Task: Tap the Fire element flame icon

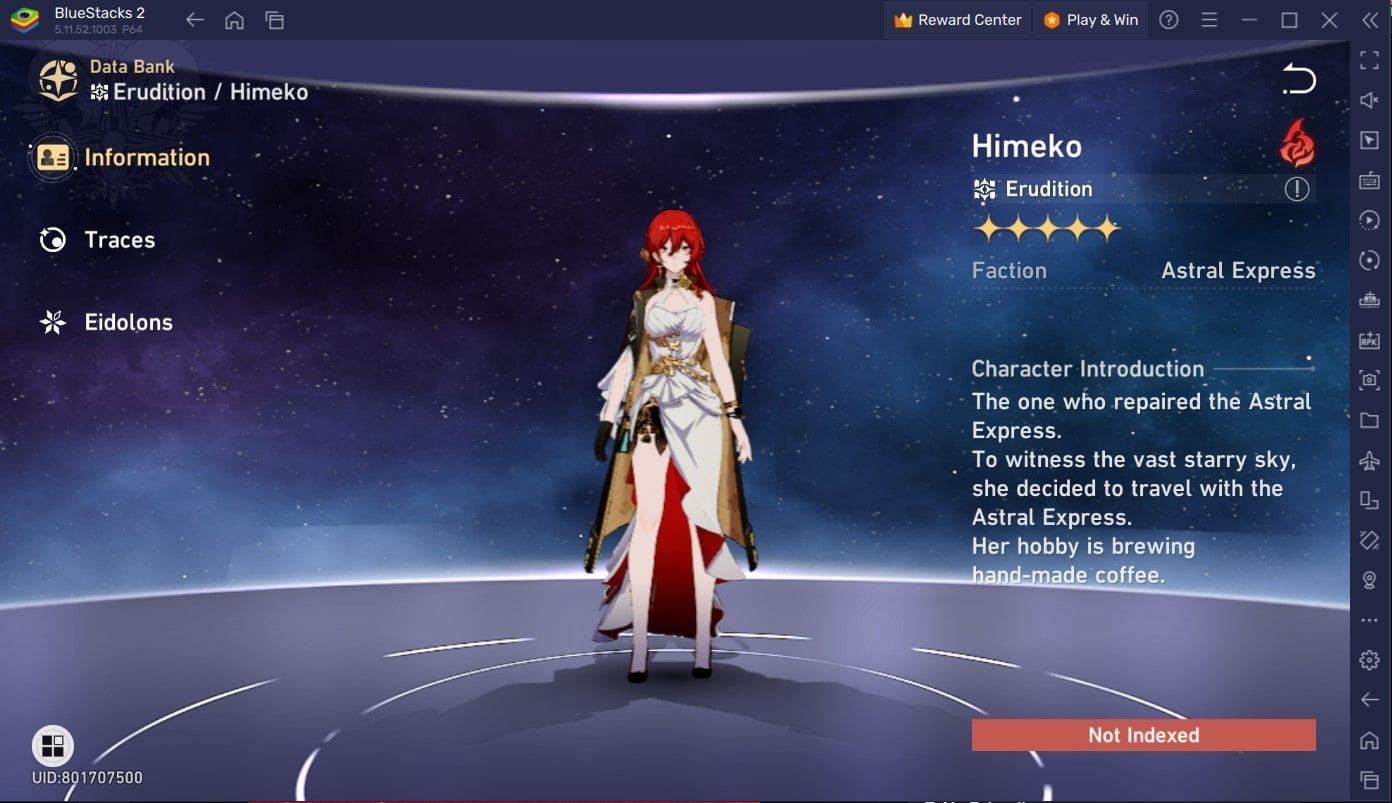Action: pyautogui.click(x=1297, y=144)
